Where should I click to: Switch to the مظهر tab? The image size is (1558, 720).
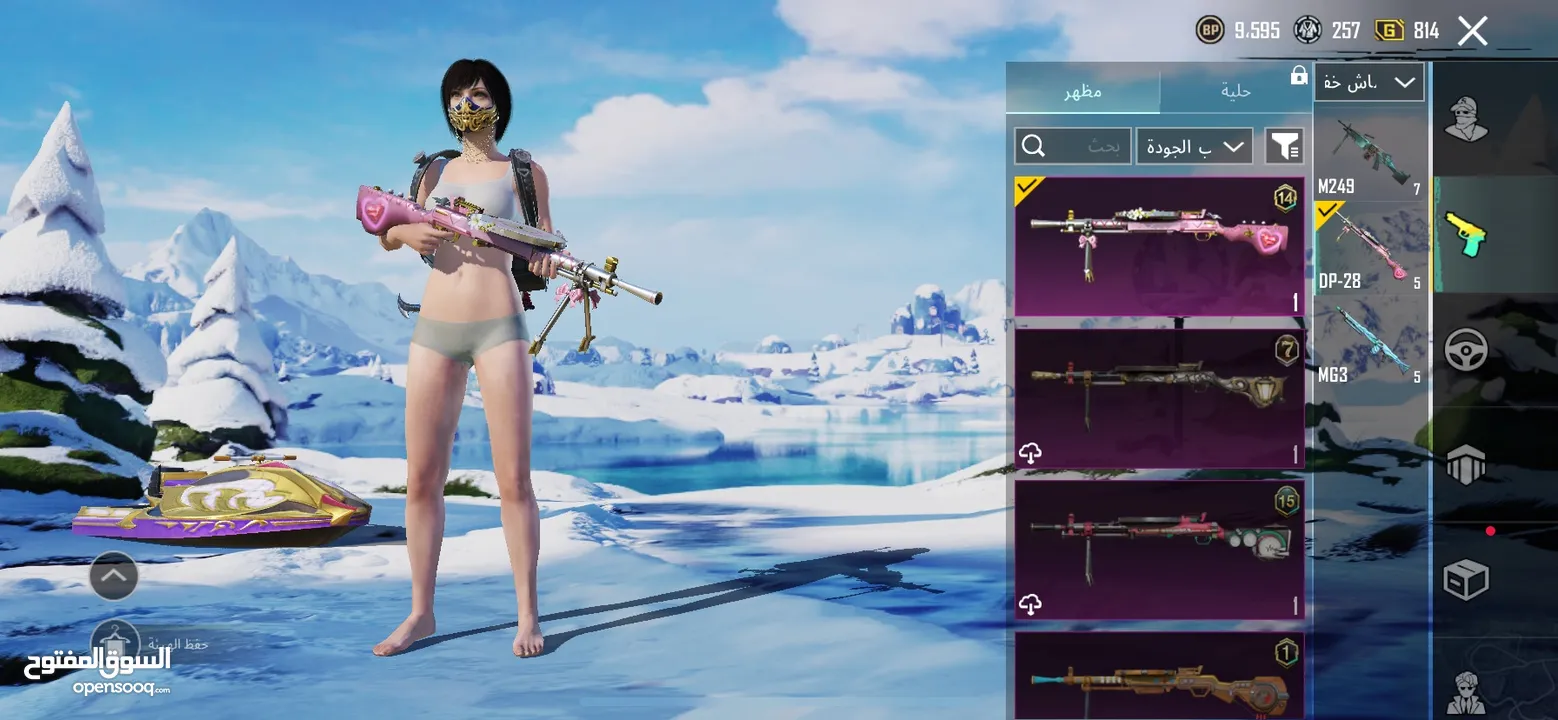click(x=1083, y=91)
